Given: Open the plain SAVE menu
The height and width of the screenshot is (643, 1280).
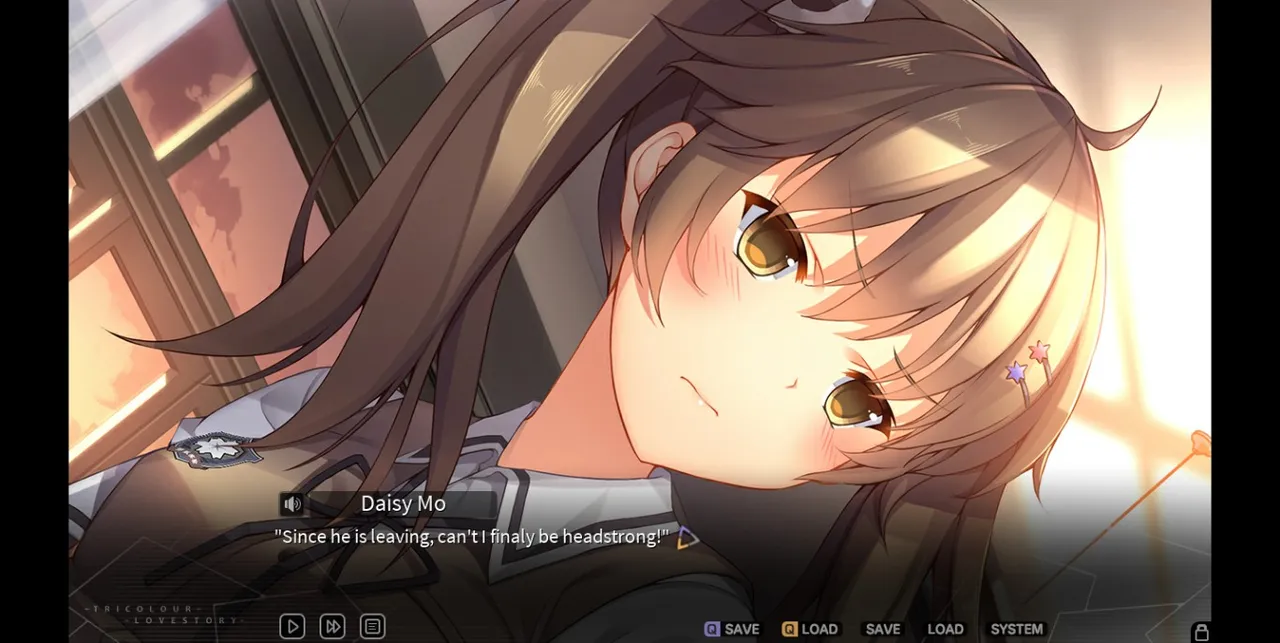Looking at the screenshot, I should (x=882, y=629).
